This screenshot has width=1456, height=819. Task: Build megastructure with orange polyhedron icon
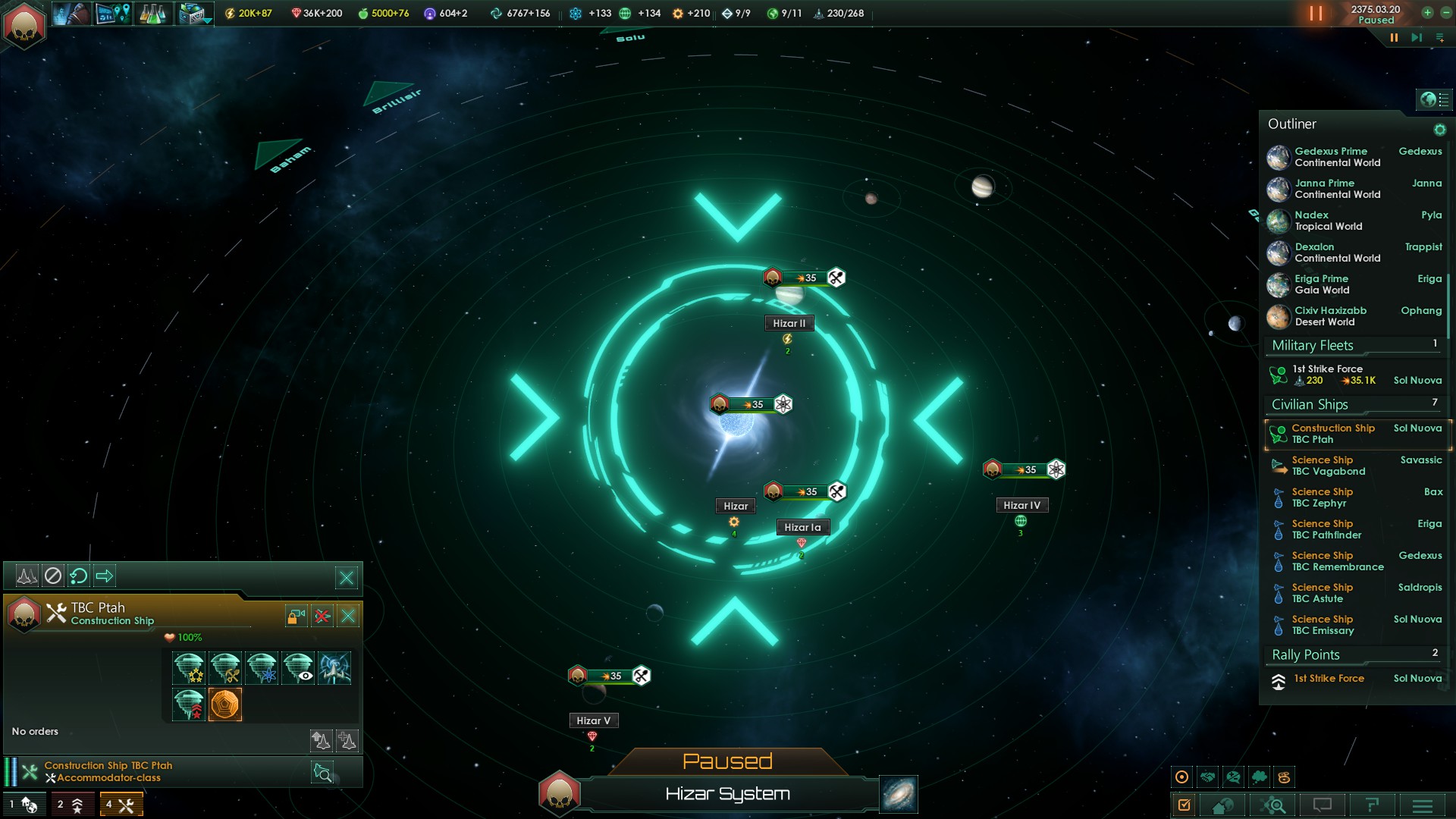pyautogui.click(x=225, y=704)
